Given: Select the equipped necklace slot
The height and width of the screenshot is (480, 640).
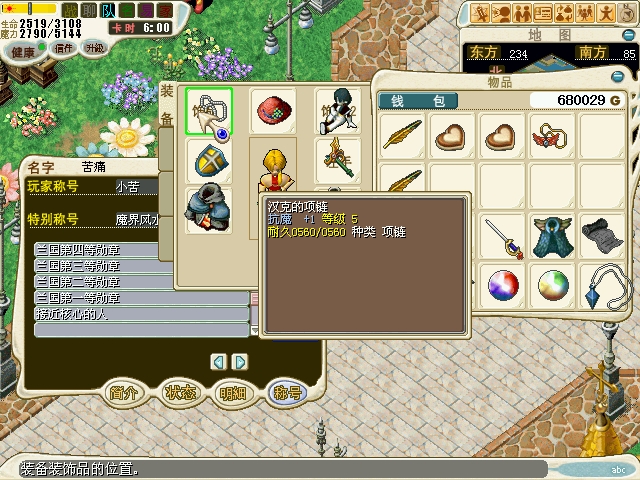Looking at the screenshot, I should pyautogui.click(x=209, y=113).
